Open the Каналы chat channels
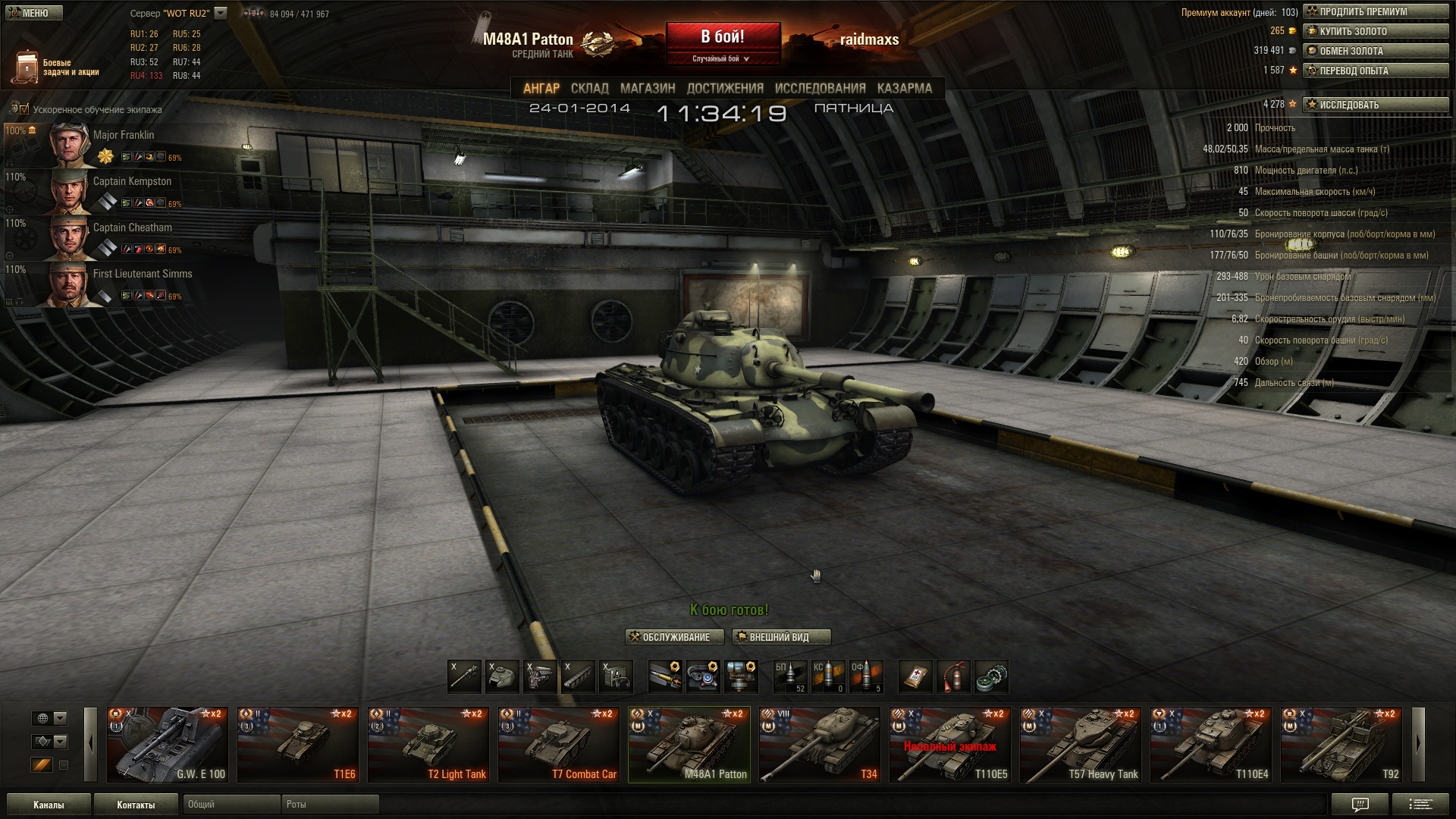 click(x=49, y=805)
